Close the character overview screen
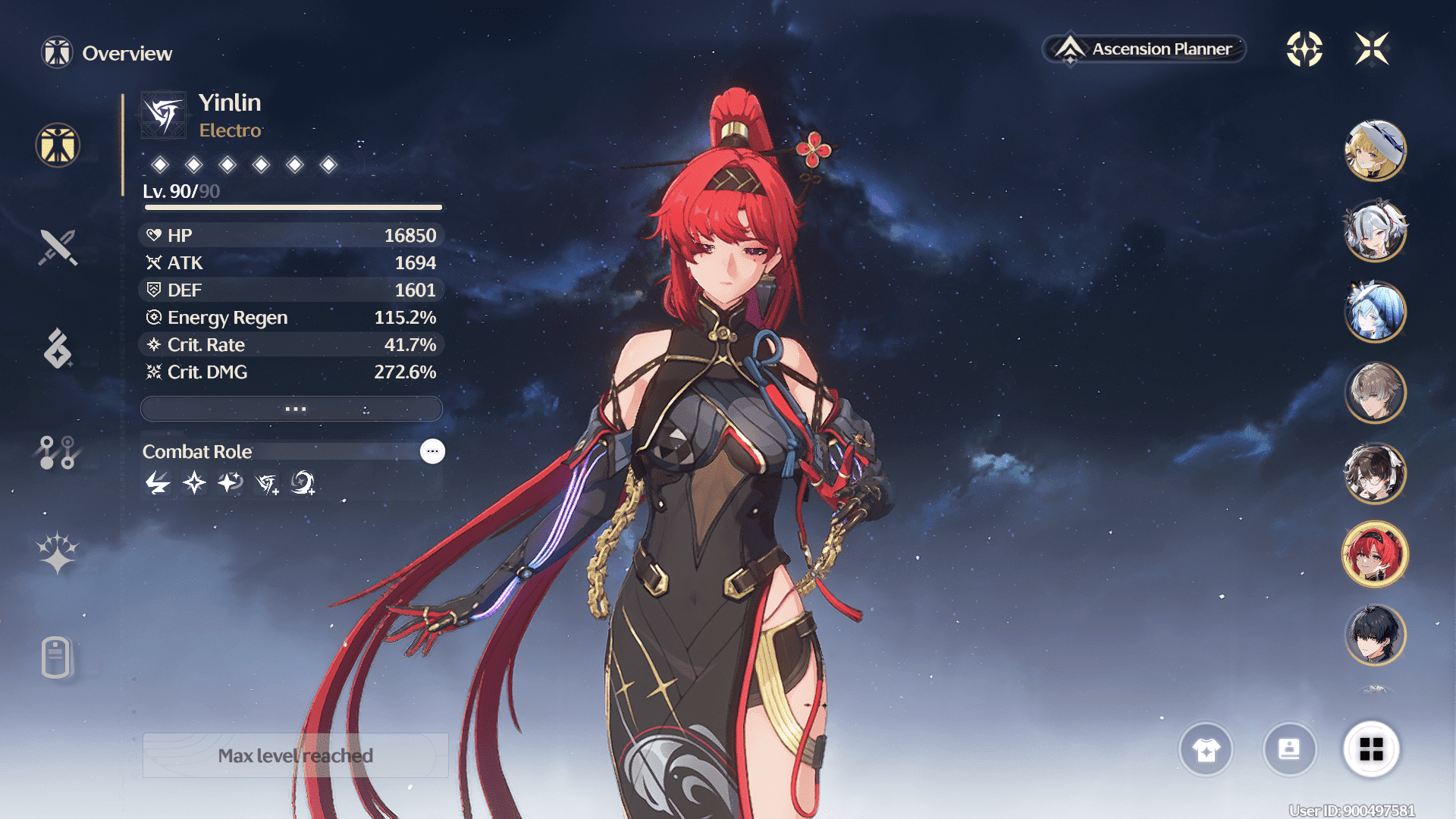Image resolution: width=1456 pixels, height=819 pixels. click(x=1372, y=49)
